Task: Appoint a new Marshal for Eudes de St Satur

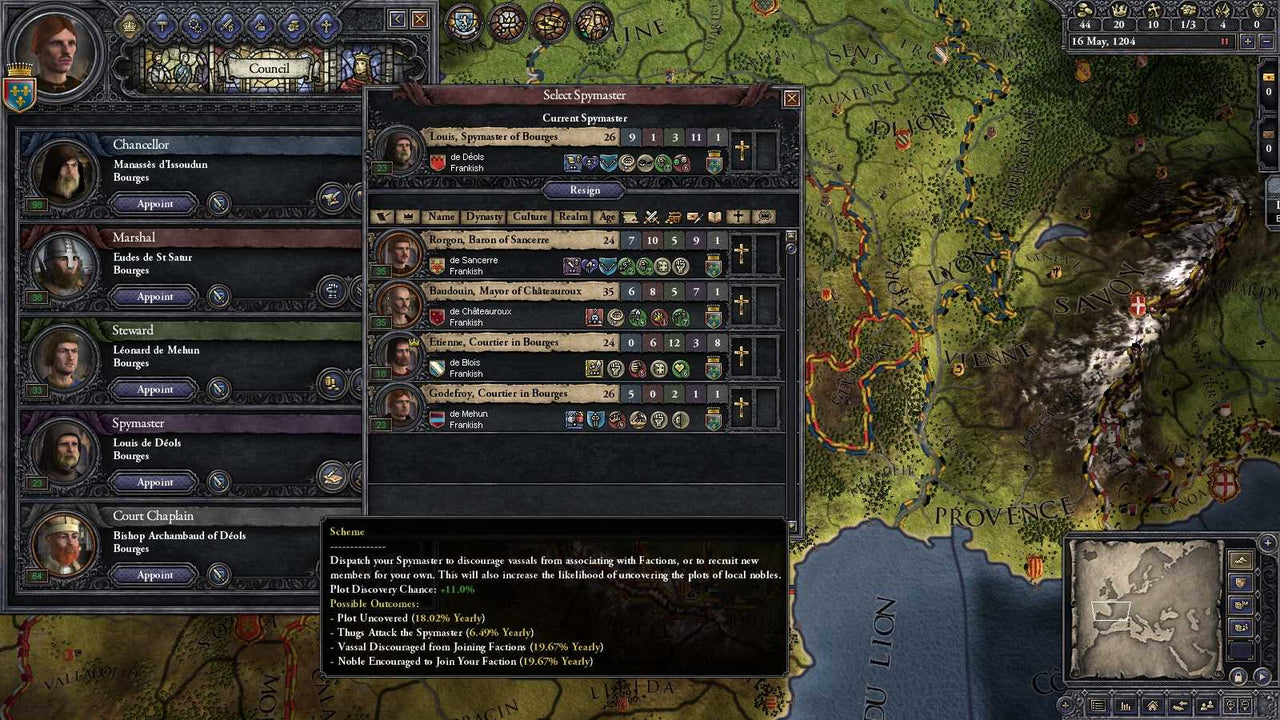Action: tap(153, 296)
